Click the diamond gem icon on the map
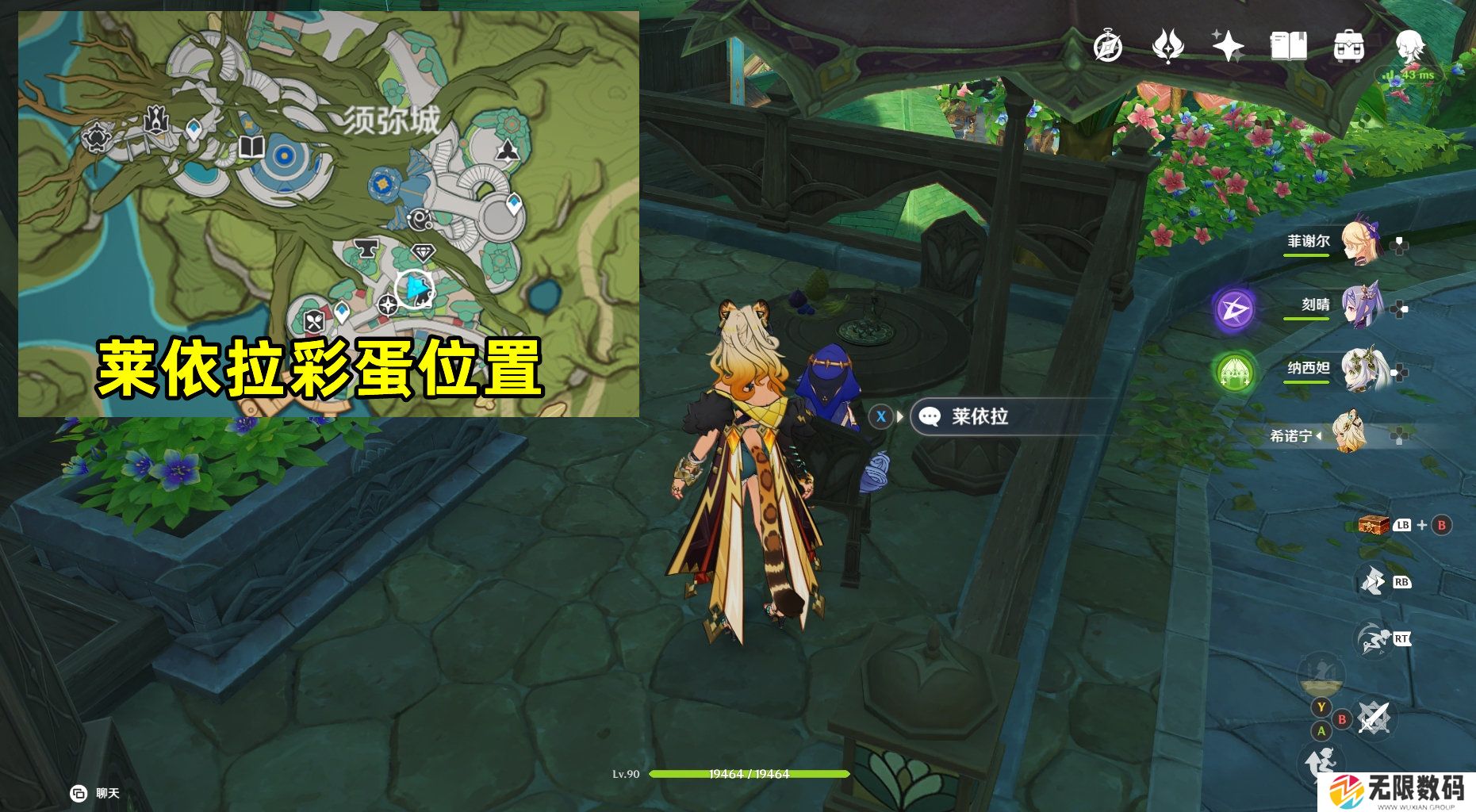This screenshot has width=1476, height=812. pos(424,251)
